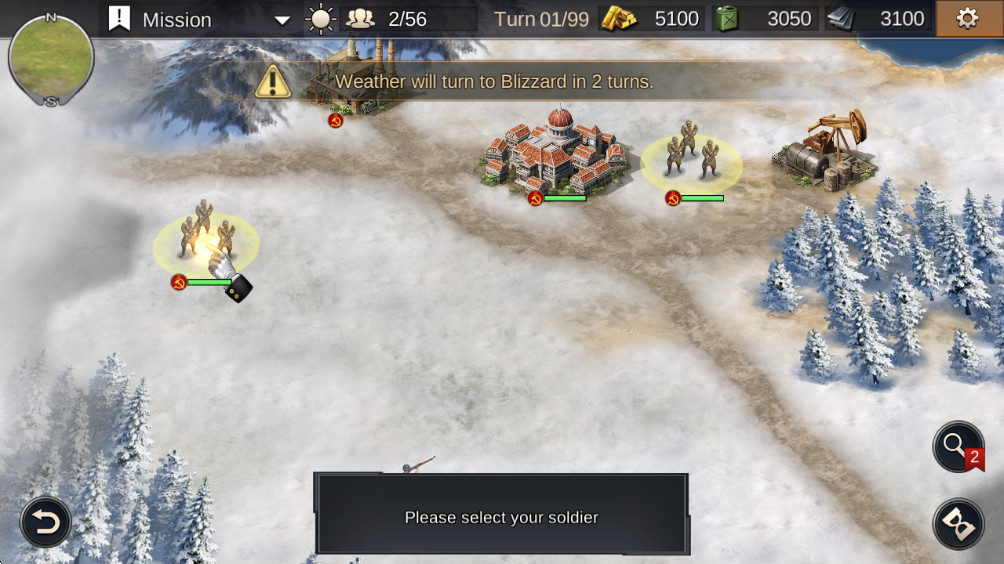Select the soldier squad beside the city
This screenshot has height=564, width=1004.
click(x=690, y=155)
